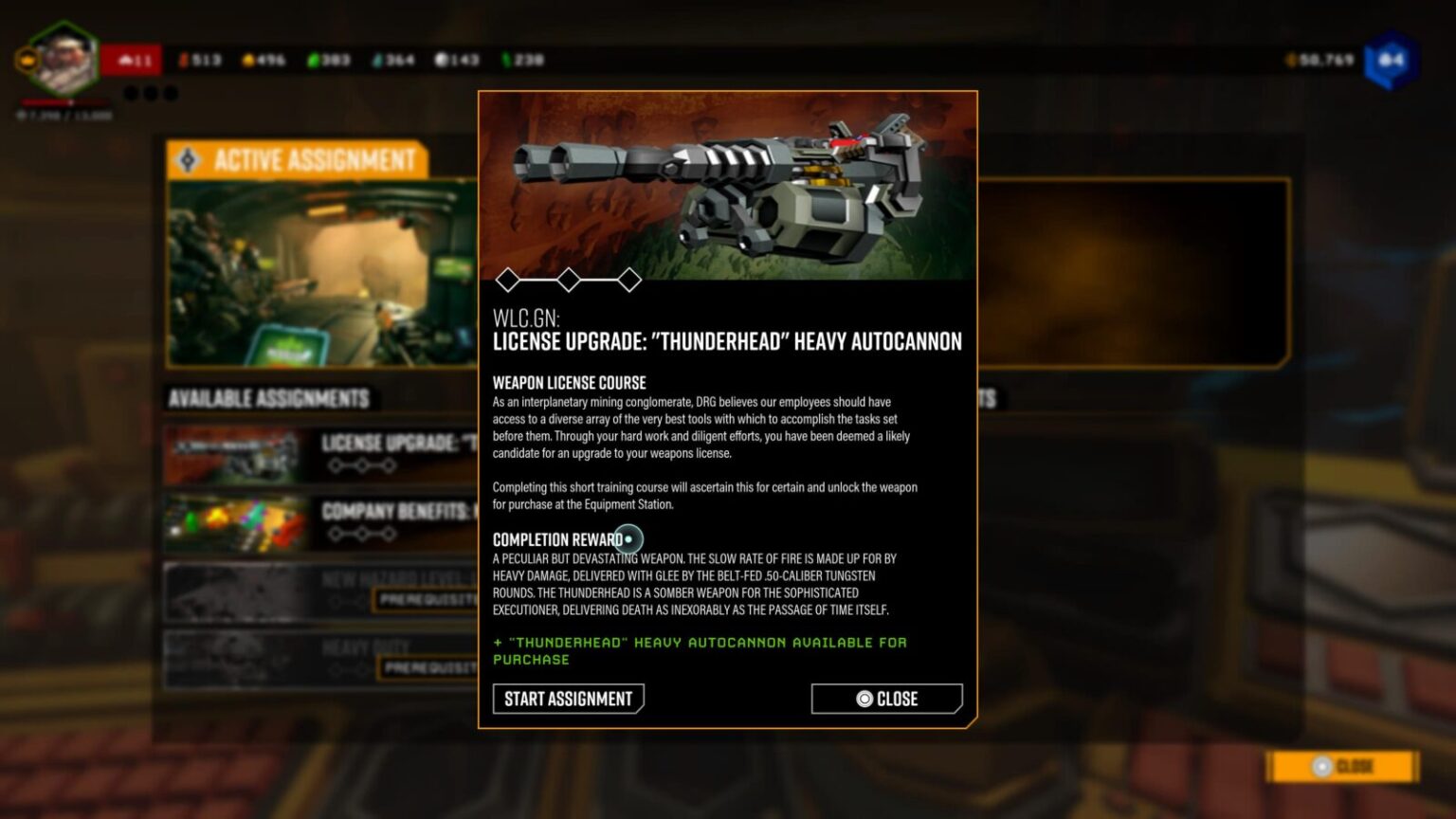Screen dimensions: 1456x819
Task: Select the grey Magnite resource icon
Action: click(442, 59)
